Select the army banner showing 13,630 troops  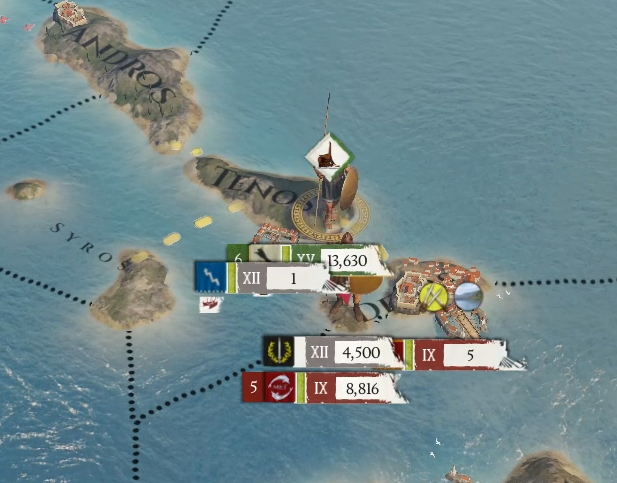tap(347, 261)
